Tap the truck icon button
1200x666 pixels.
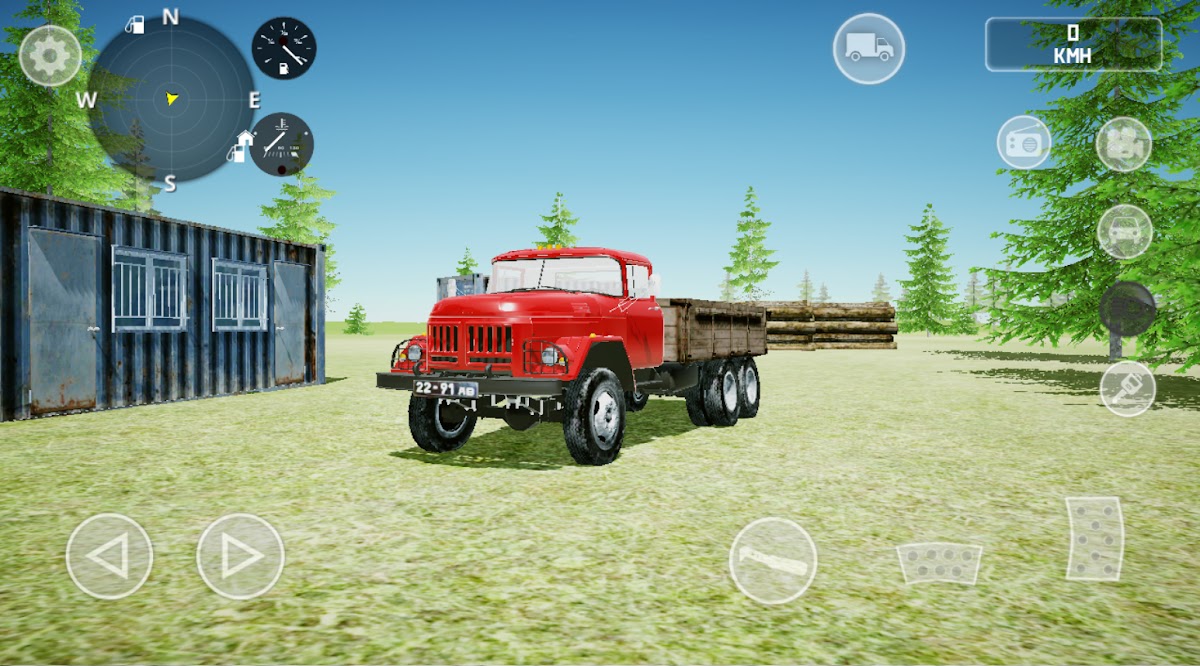(x=869, y=48)
